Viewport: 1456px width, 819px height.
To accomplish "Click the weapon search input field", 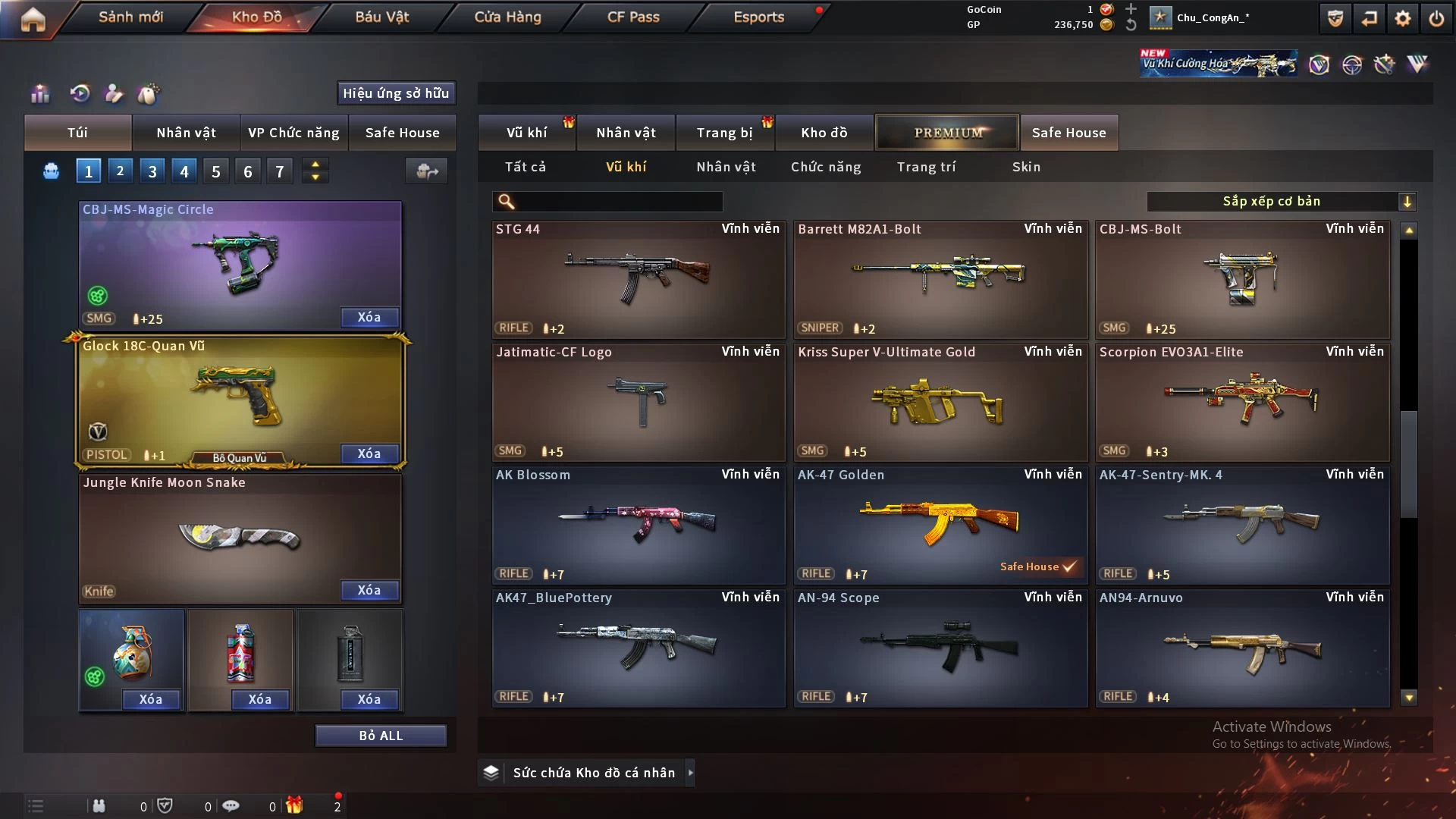I will click(x=618, y=201).
